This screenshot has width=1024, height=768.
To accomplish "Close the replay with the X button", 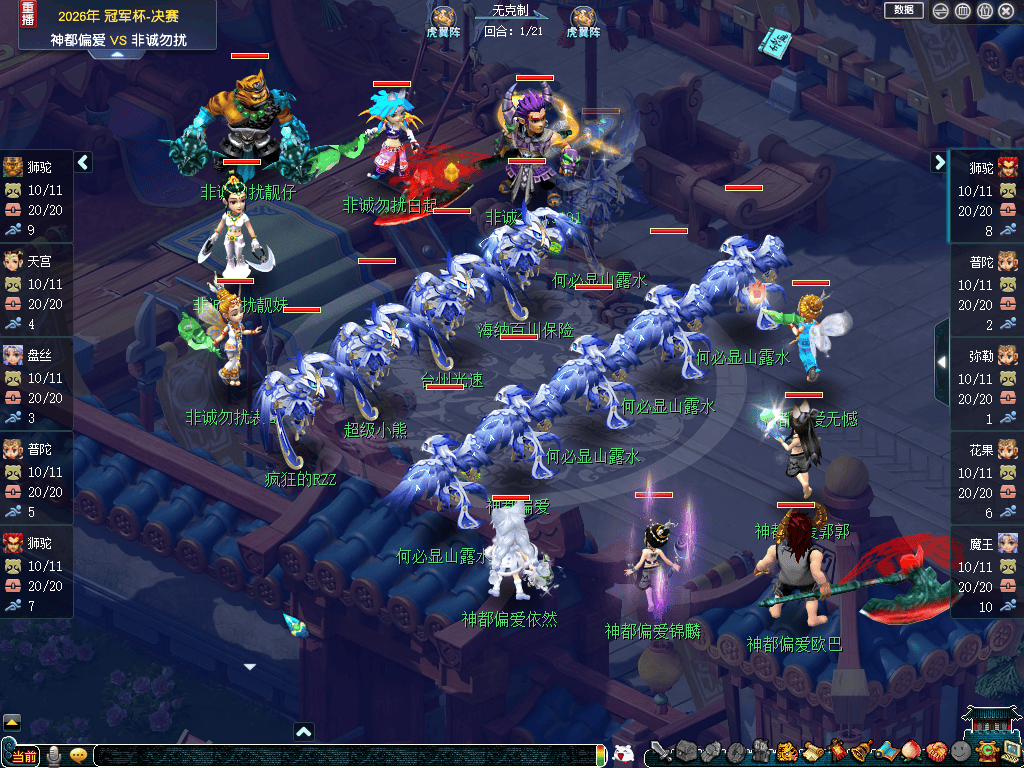I will (x=1007, y=11).
